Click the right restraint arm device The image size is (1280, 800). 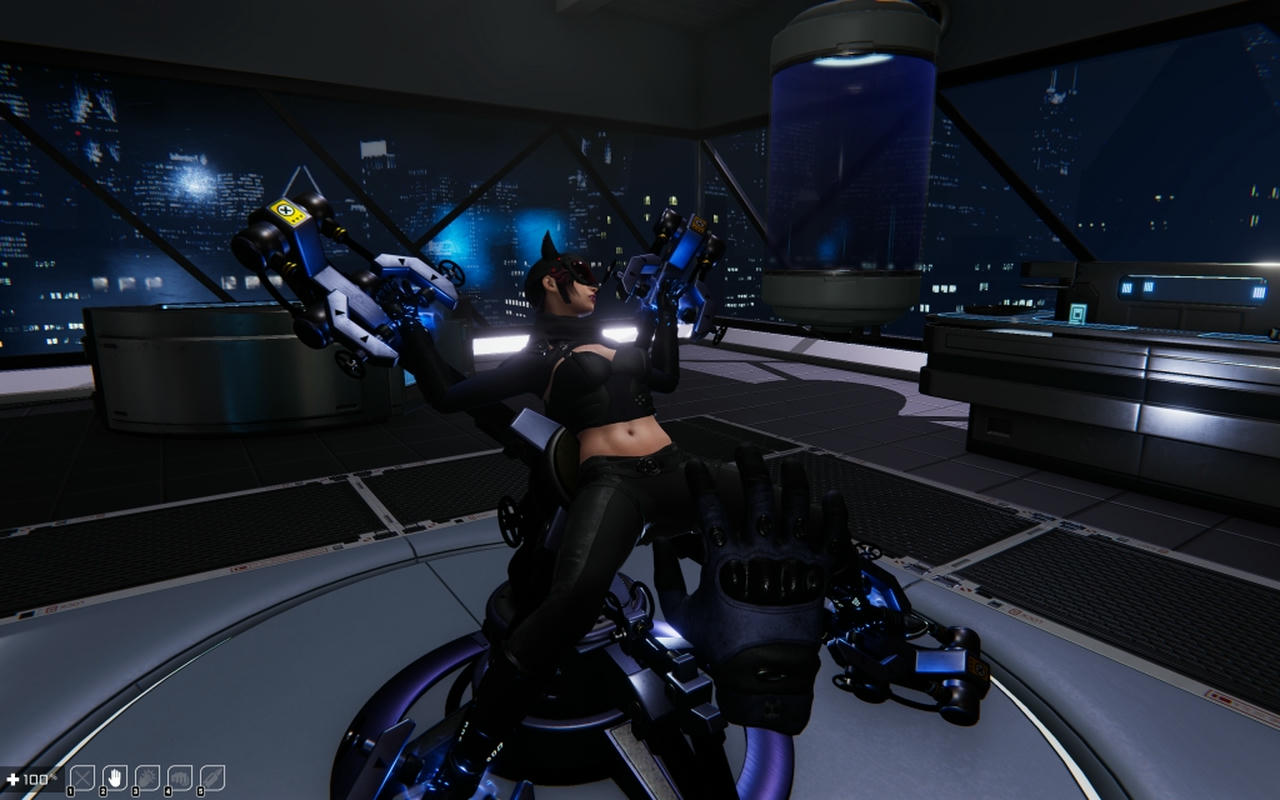(x=680, y=250)
